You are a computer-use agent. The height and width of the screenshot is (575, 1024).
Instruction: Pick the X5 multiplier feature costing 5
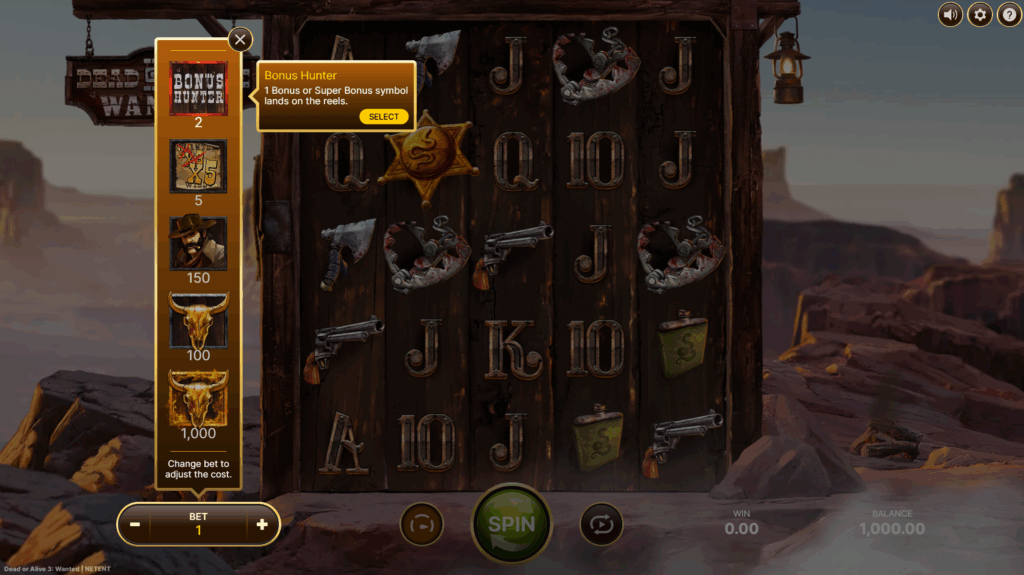click(x=198, y=166)
